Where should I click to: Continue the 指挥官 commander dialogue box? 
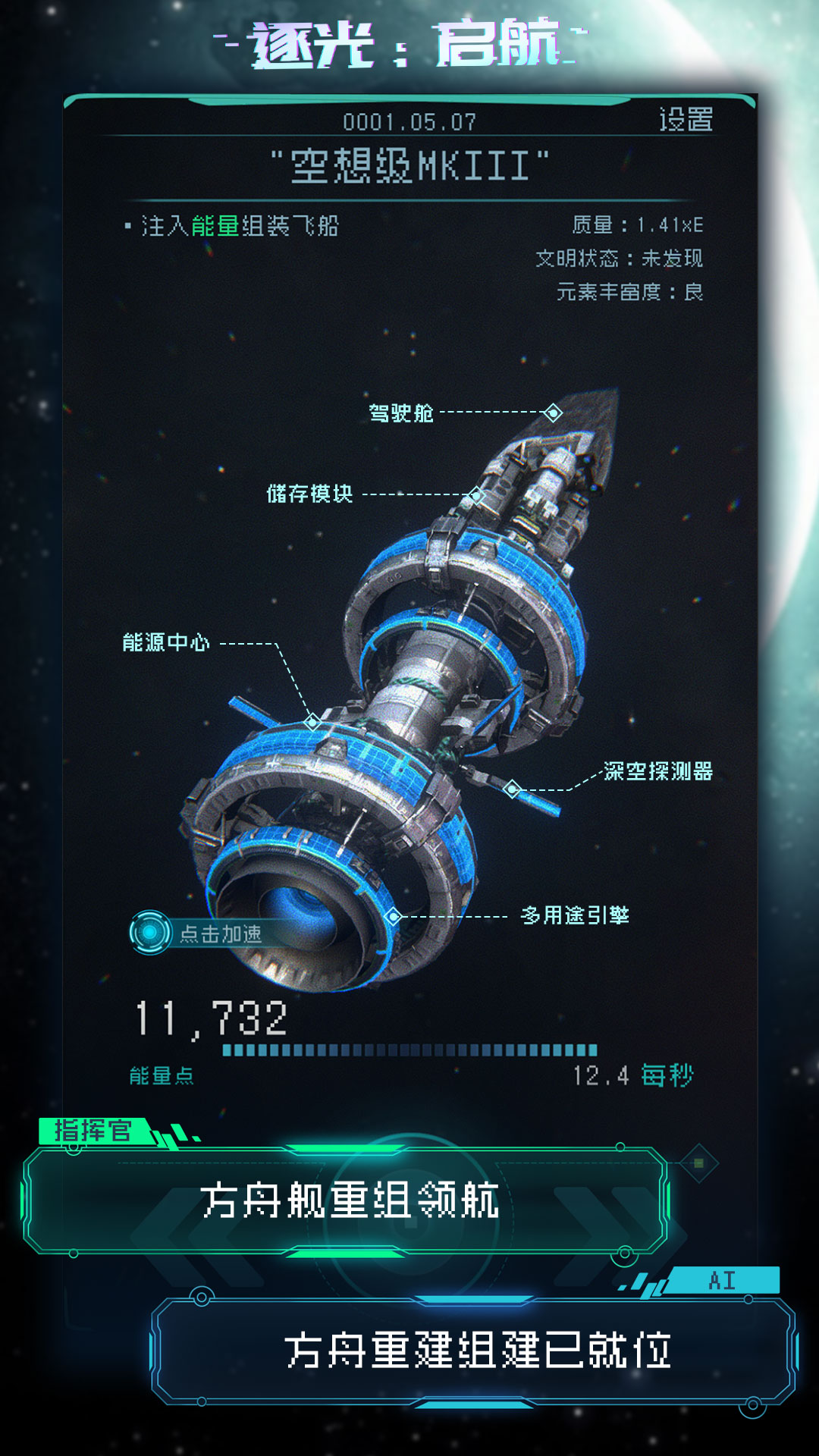347,1200
